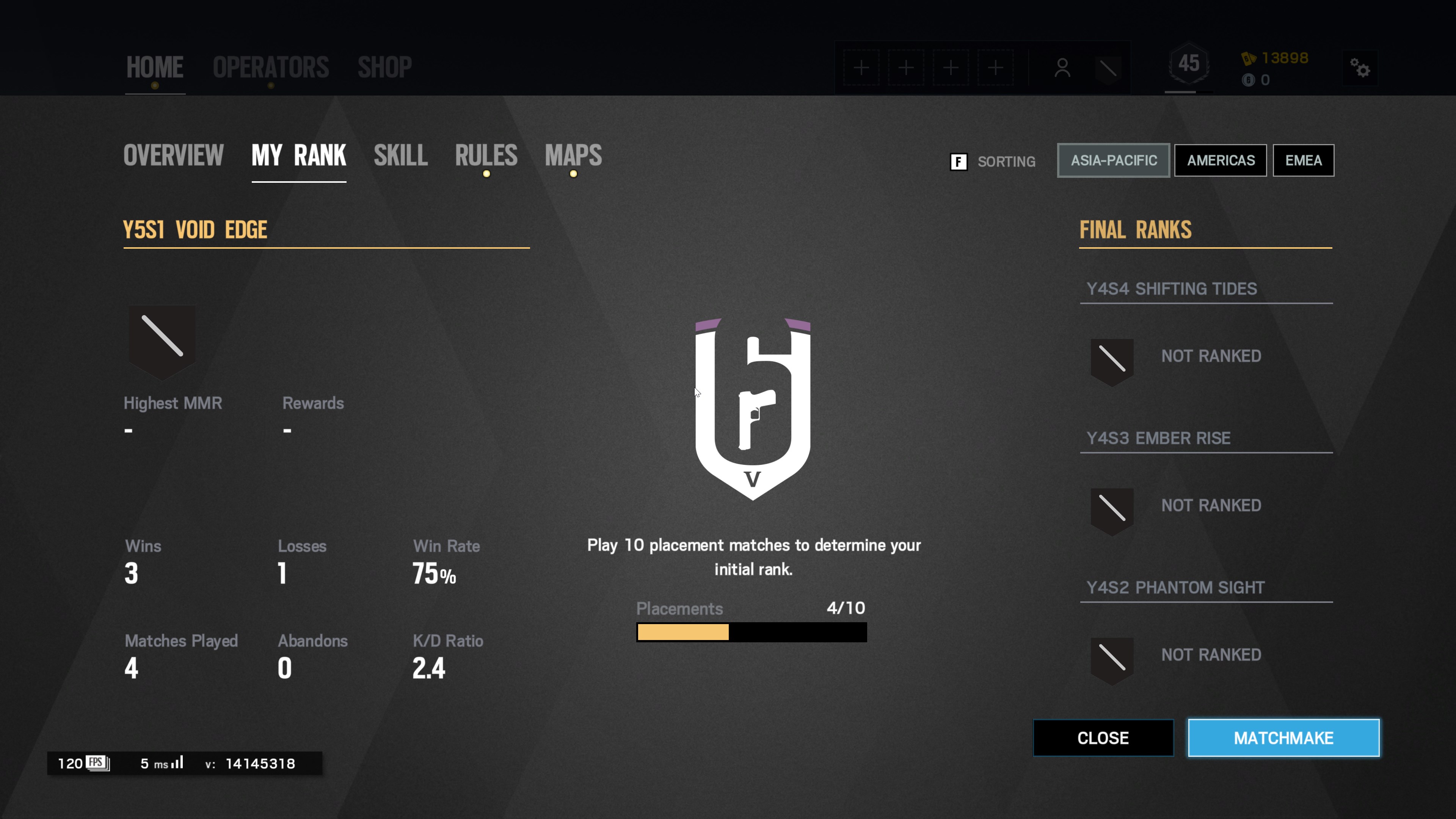This screenshot has height=819, width=1456.
Task: Close the ranked panel
Action: click(x=1103, y=737)
